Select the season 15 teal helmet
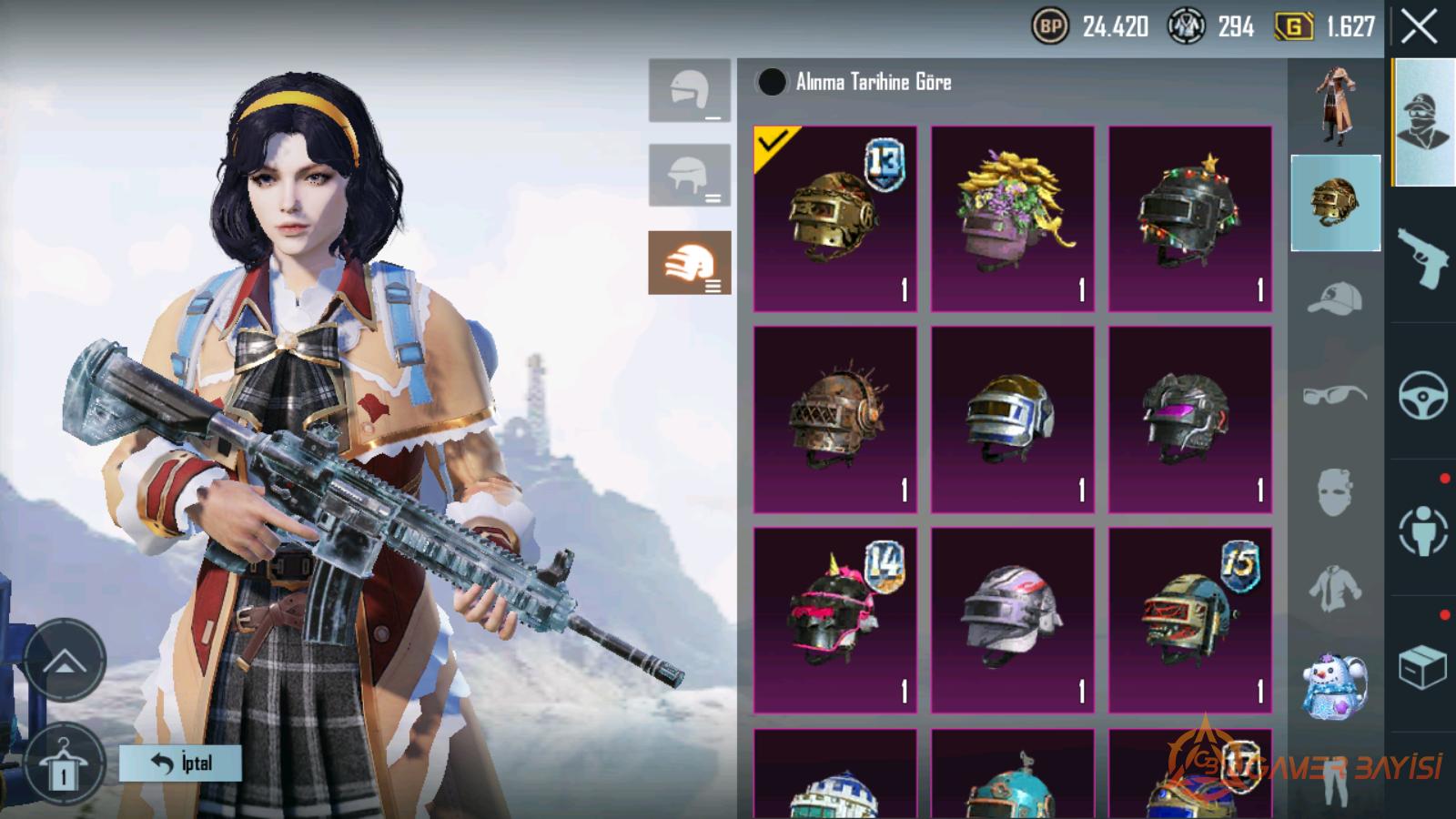The height and width of the screenshot is (819, 1456). 1189,620
